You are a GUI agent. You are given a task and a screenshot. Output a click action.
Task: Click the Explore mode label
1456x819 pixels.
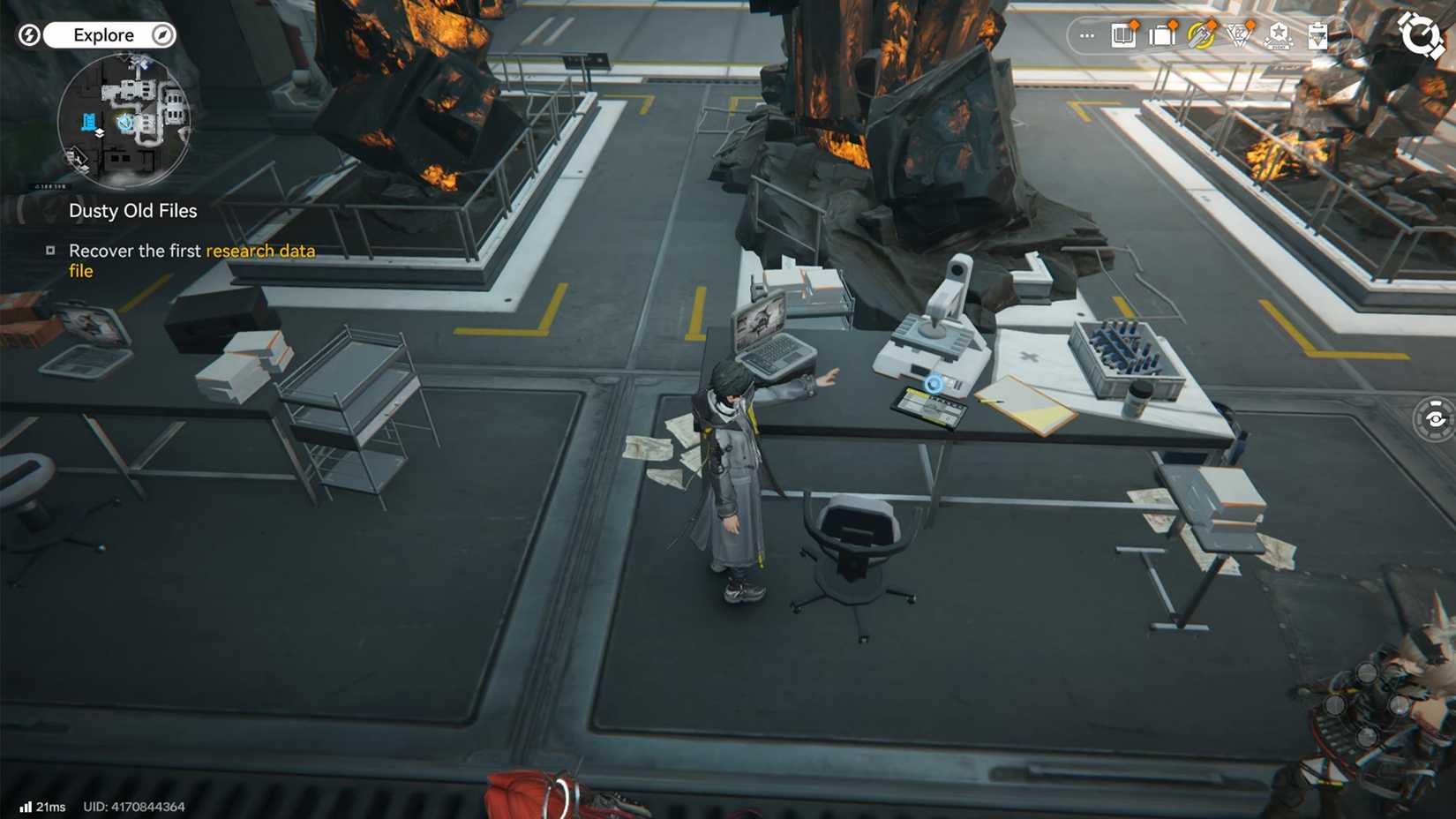tap(106, 34)
